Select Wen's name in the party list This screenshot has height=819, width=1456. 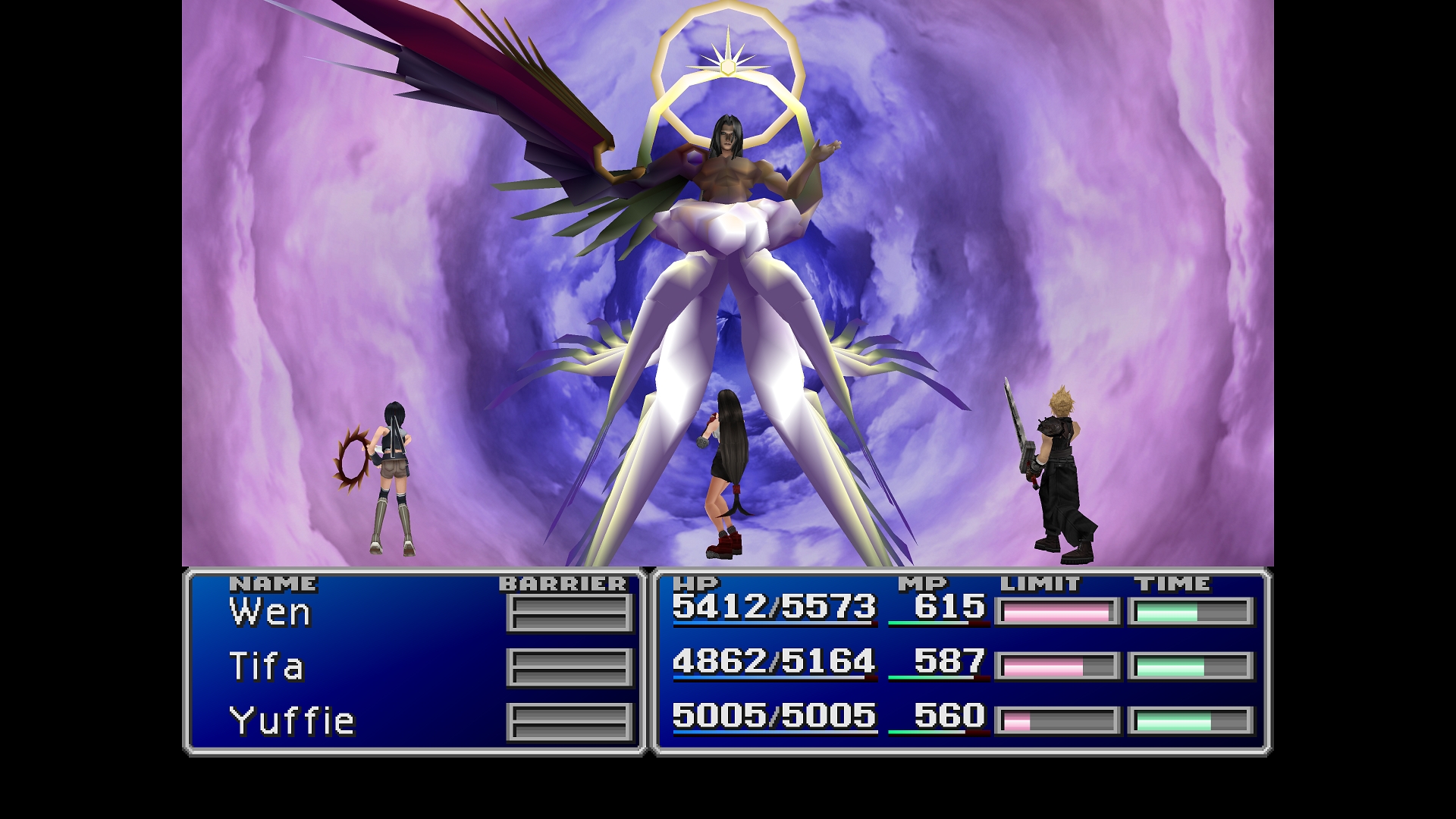click(x=269, y=613)
